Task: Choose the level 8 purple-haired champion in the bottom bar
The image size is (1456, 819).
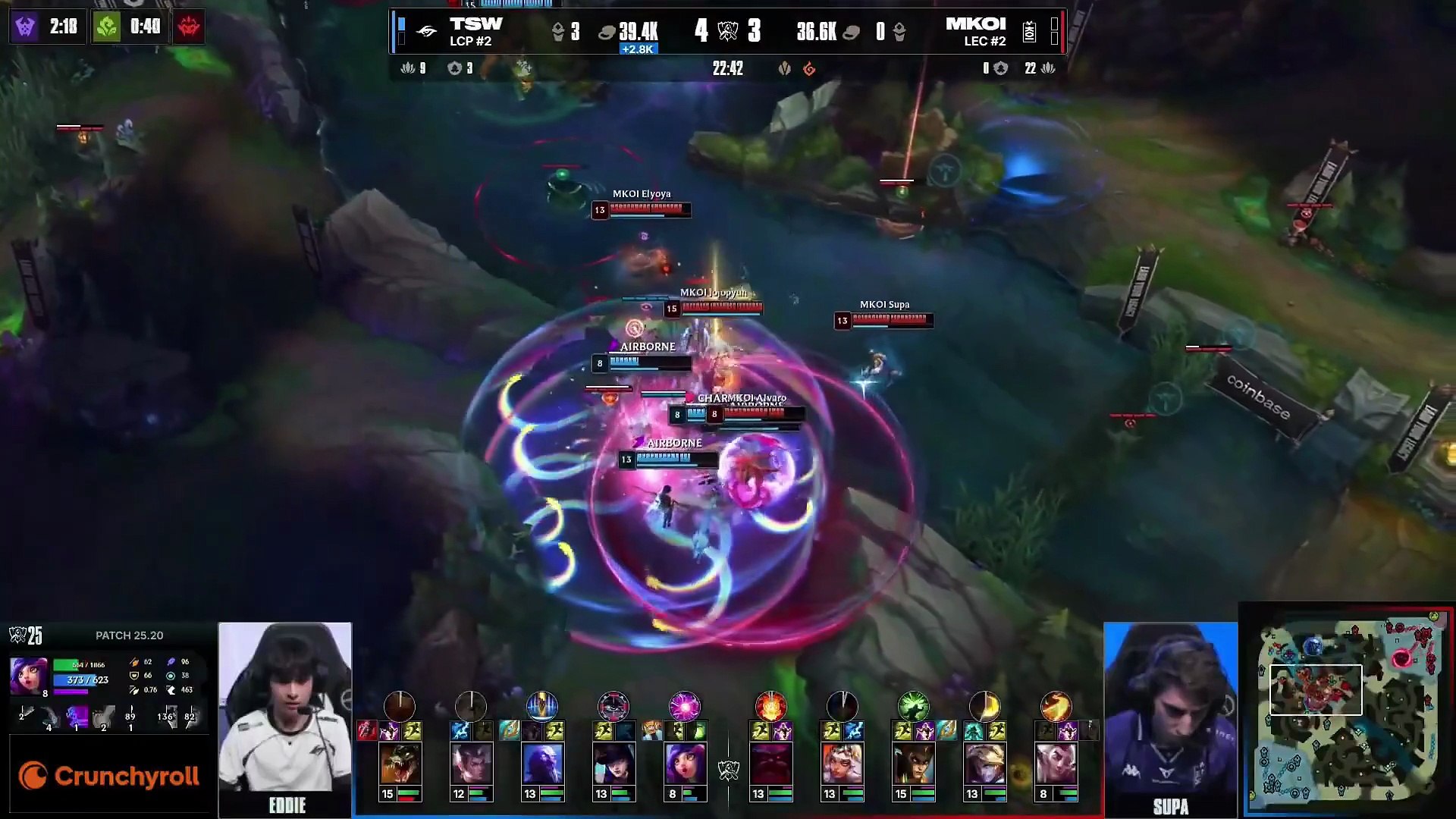Action: tap(684, 763)
